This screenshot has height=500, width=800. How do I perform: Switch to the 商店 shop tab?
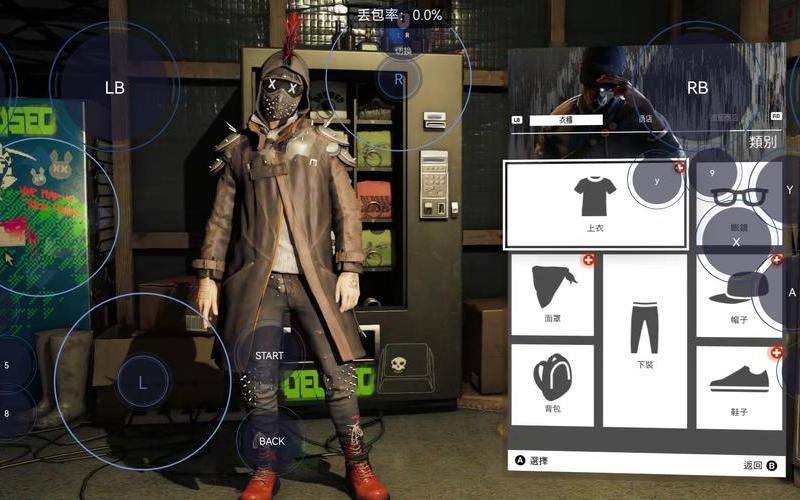click(x=646, y=120)
